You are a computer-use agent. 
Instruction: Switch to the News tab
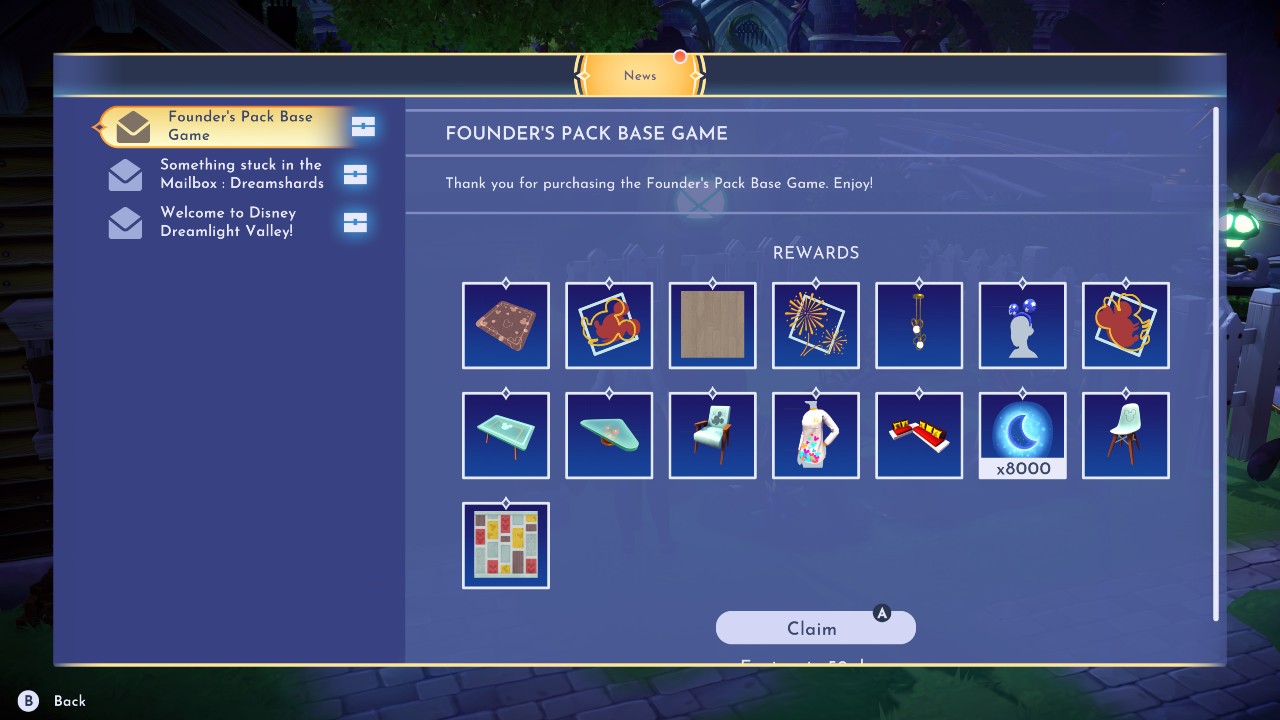coord(640,75)
